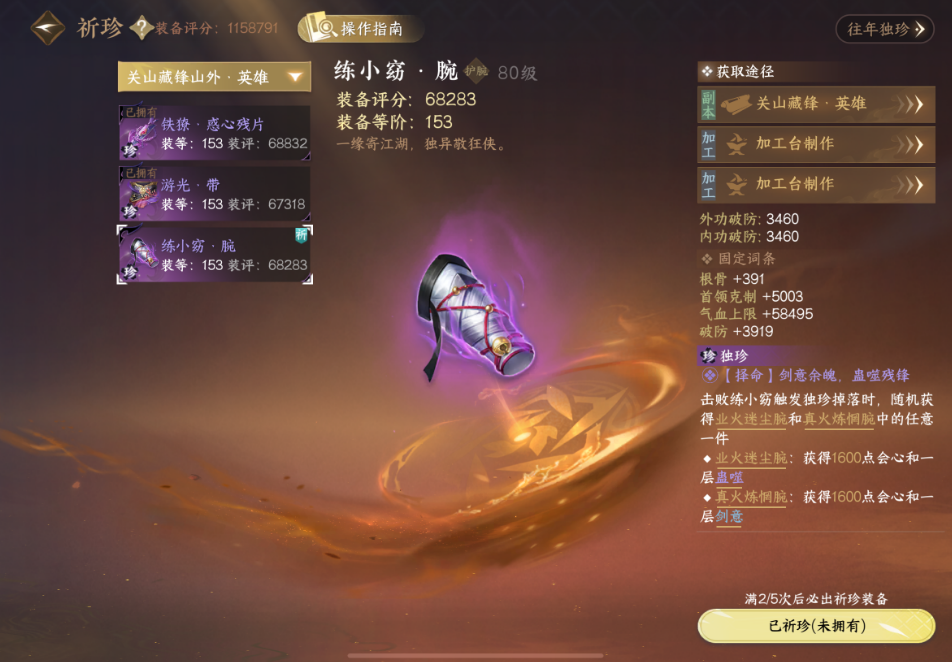This screenshot has height=662, width=952.
Task: Go to the 关山藏锋·英雄 dungeon source
Action: (x=816, y=104)
